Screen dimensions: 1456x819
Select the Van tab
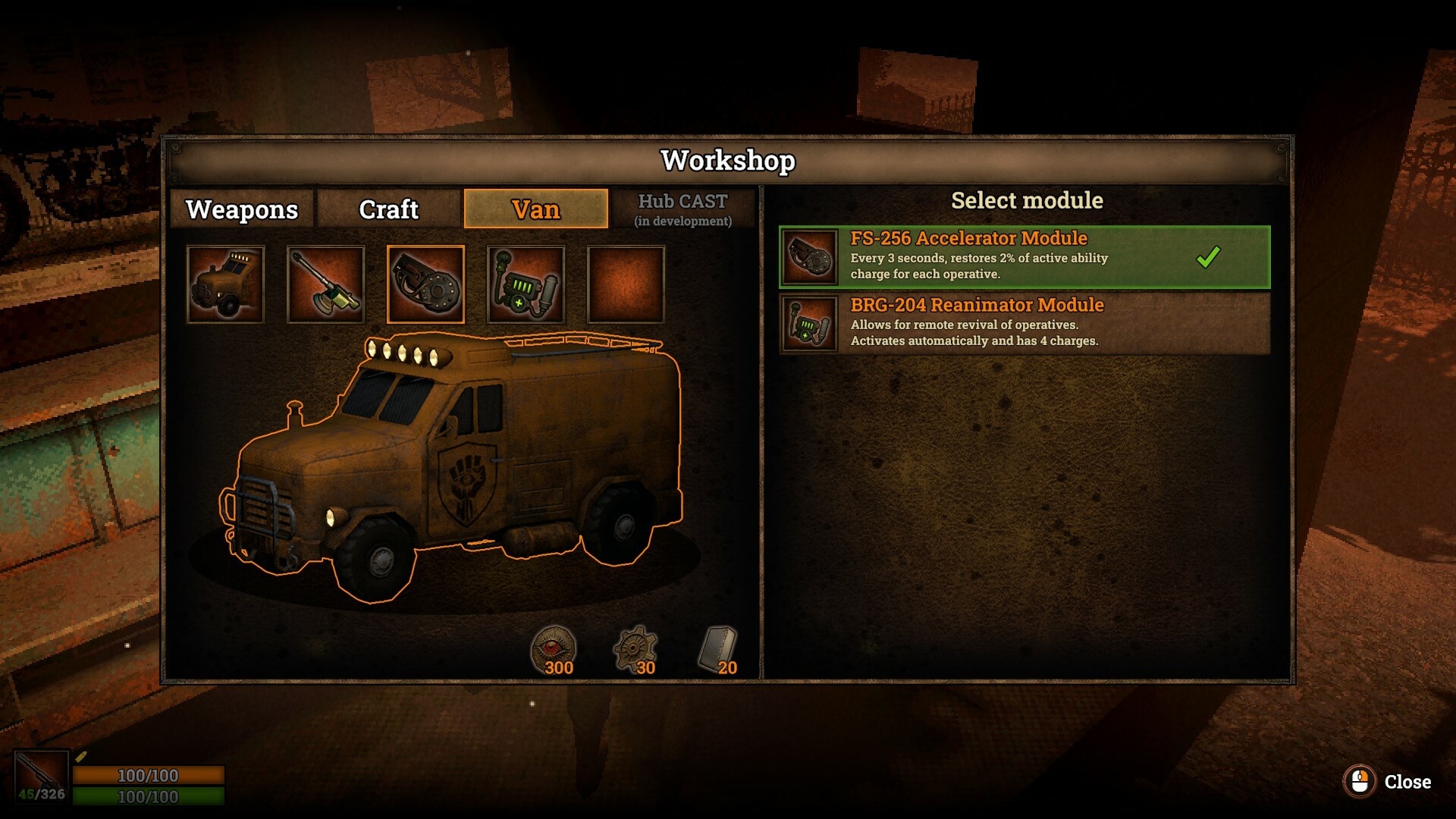pyautogui.click(x=535, y=209)
